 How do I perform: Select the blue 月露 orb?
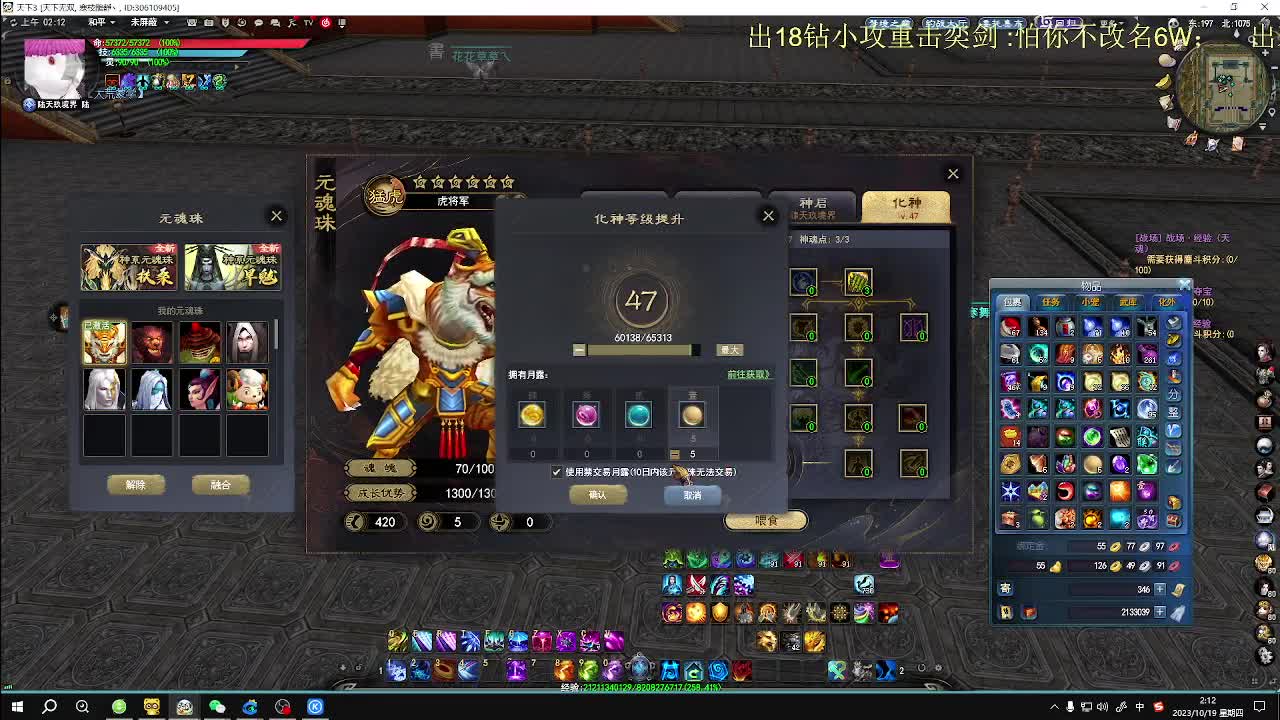639,414
